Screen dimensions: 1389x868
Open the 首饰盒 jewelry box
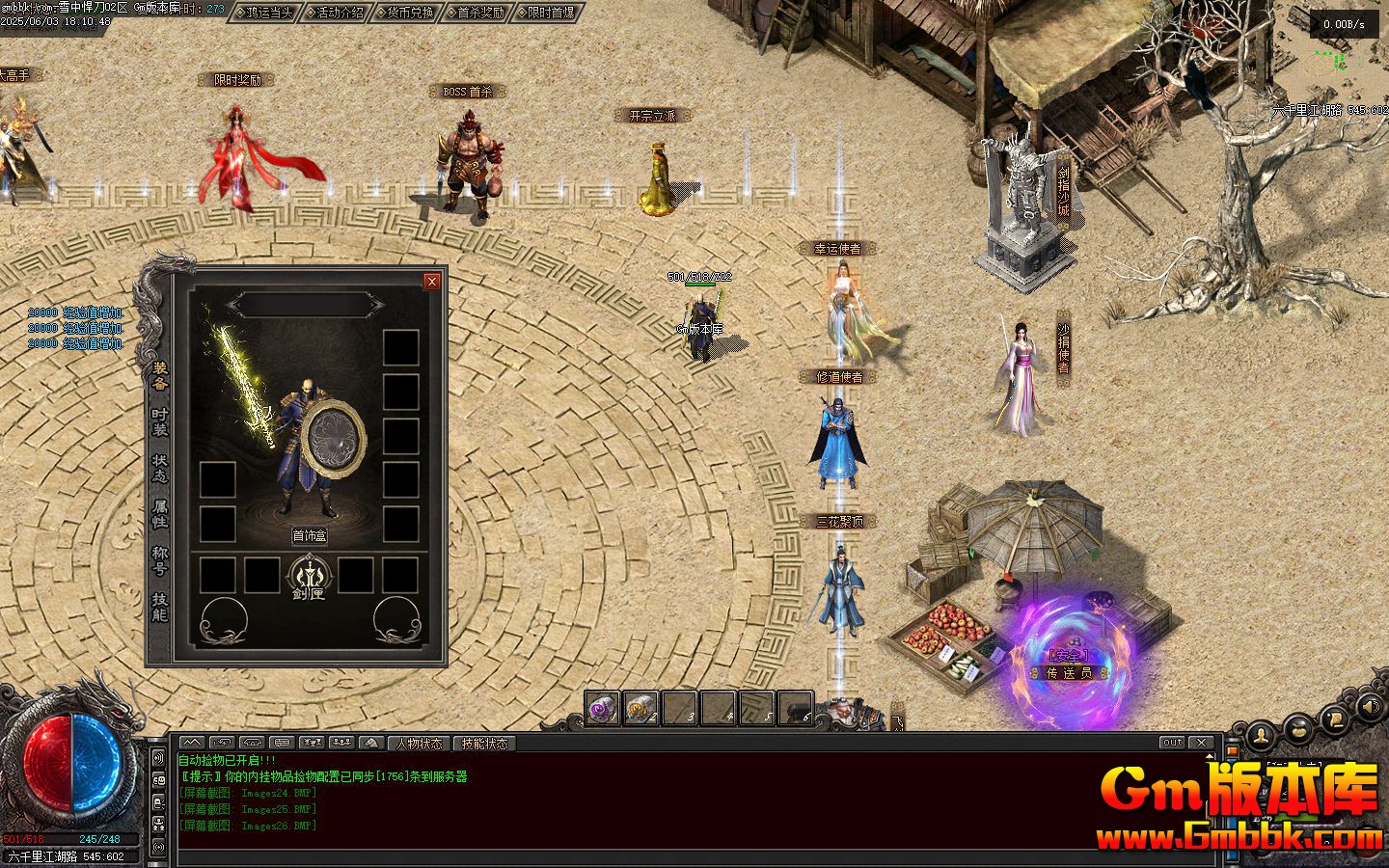click(310, 535)
